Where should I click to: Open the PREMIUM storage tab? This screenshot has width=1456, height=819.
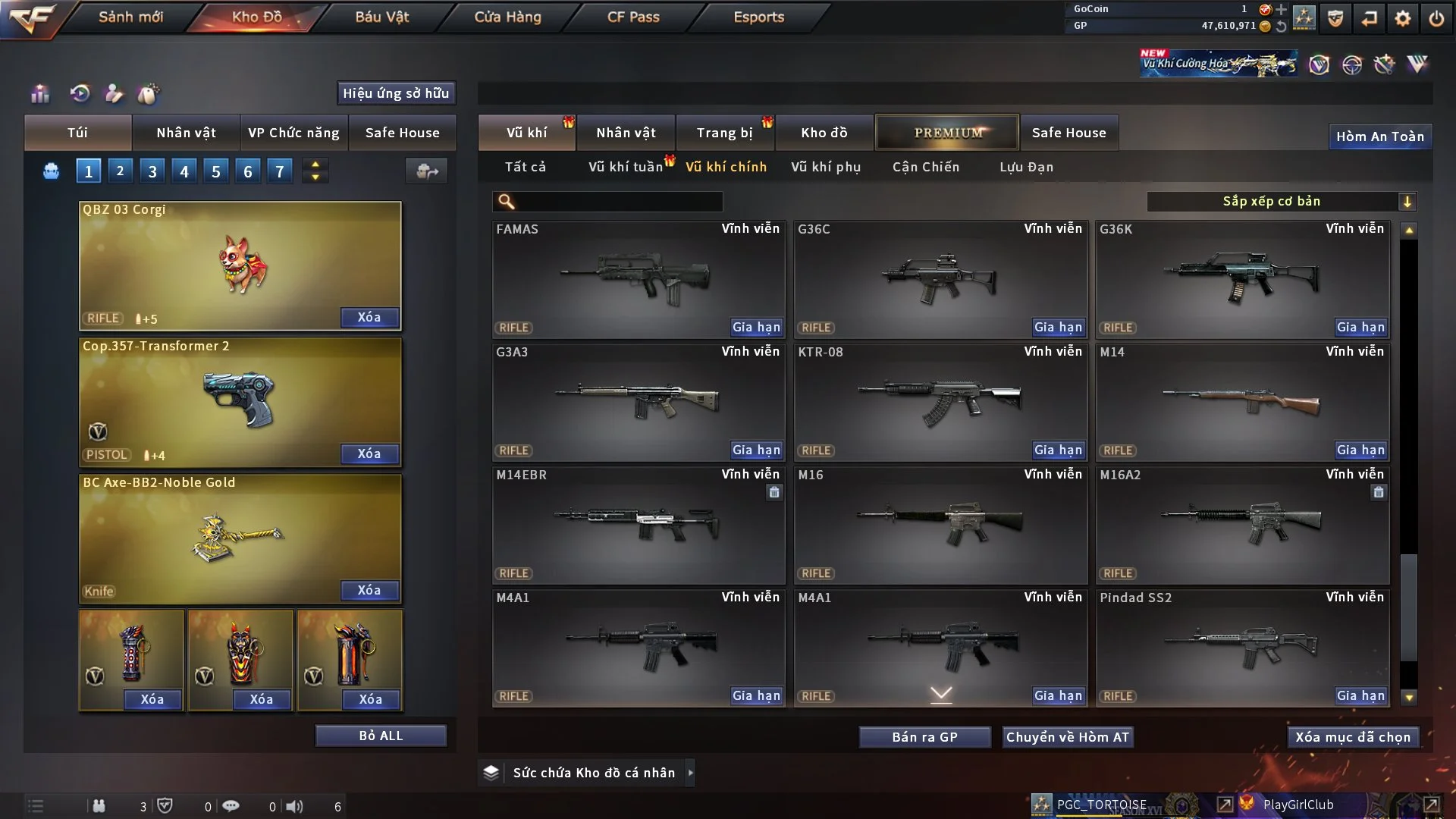pyautogui.click(x=947, y=133)
